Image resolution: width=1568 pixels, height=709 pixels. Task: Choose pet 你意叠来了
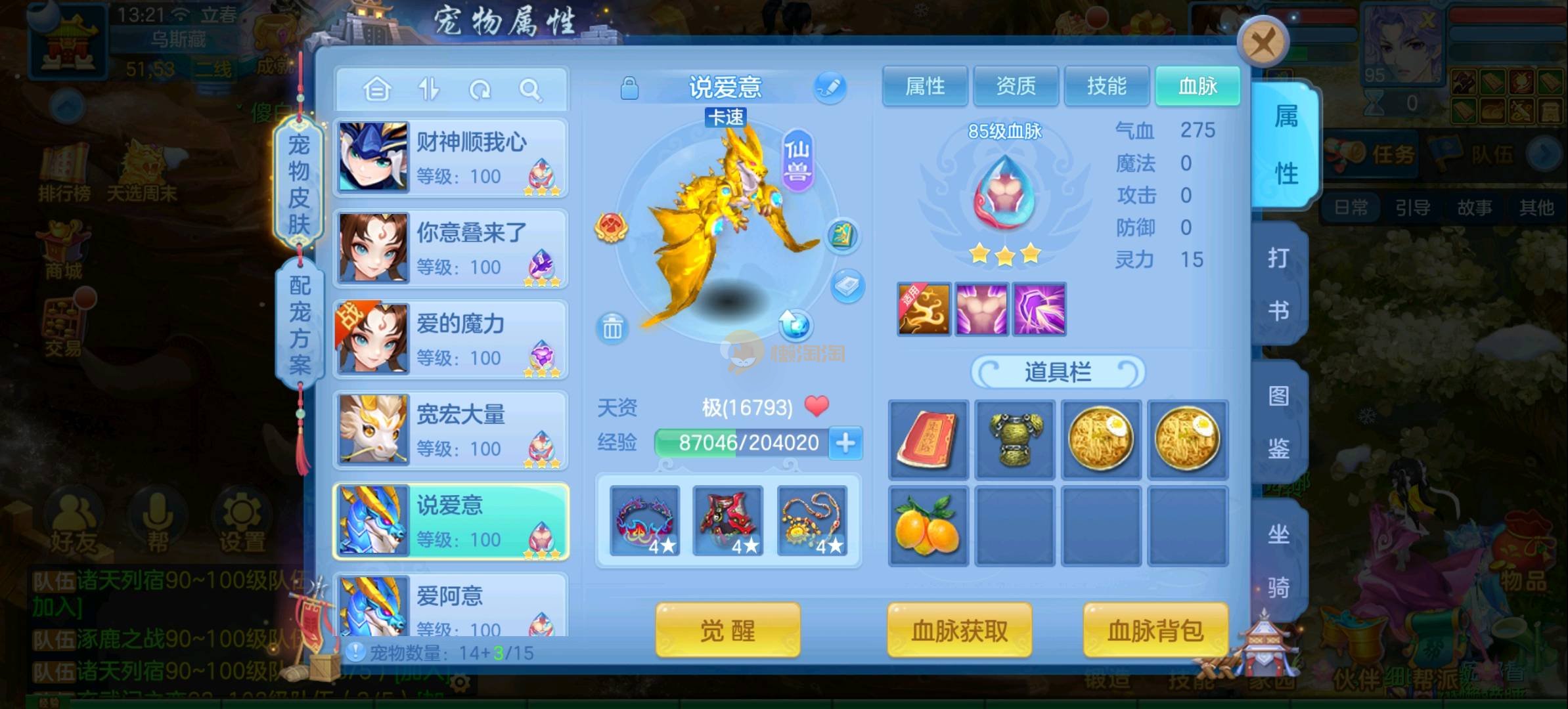(451, 249)
